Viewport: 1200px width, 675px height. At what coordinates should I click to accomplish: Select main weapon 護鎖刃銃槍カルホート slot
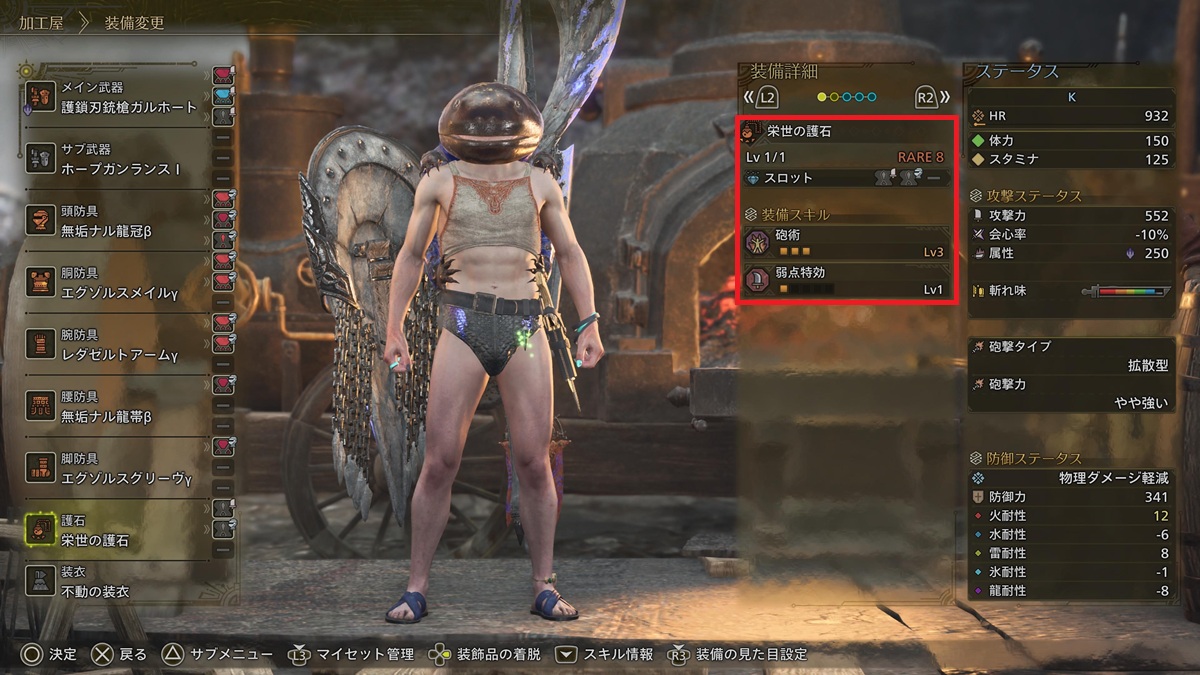[x=115, y=98]
